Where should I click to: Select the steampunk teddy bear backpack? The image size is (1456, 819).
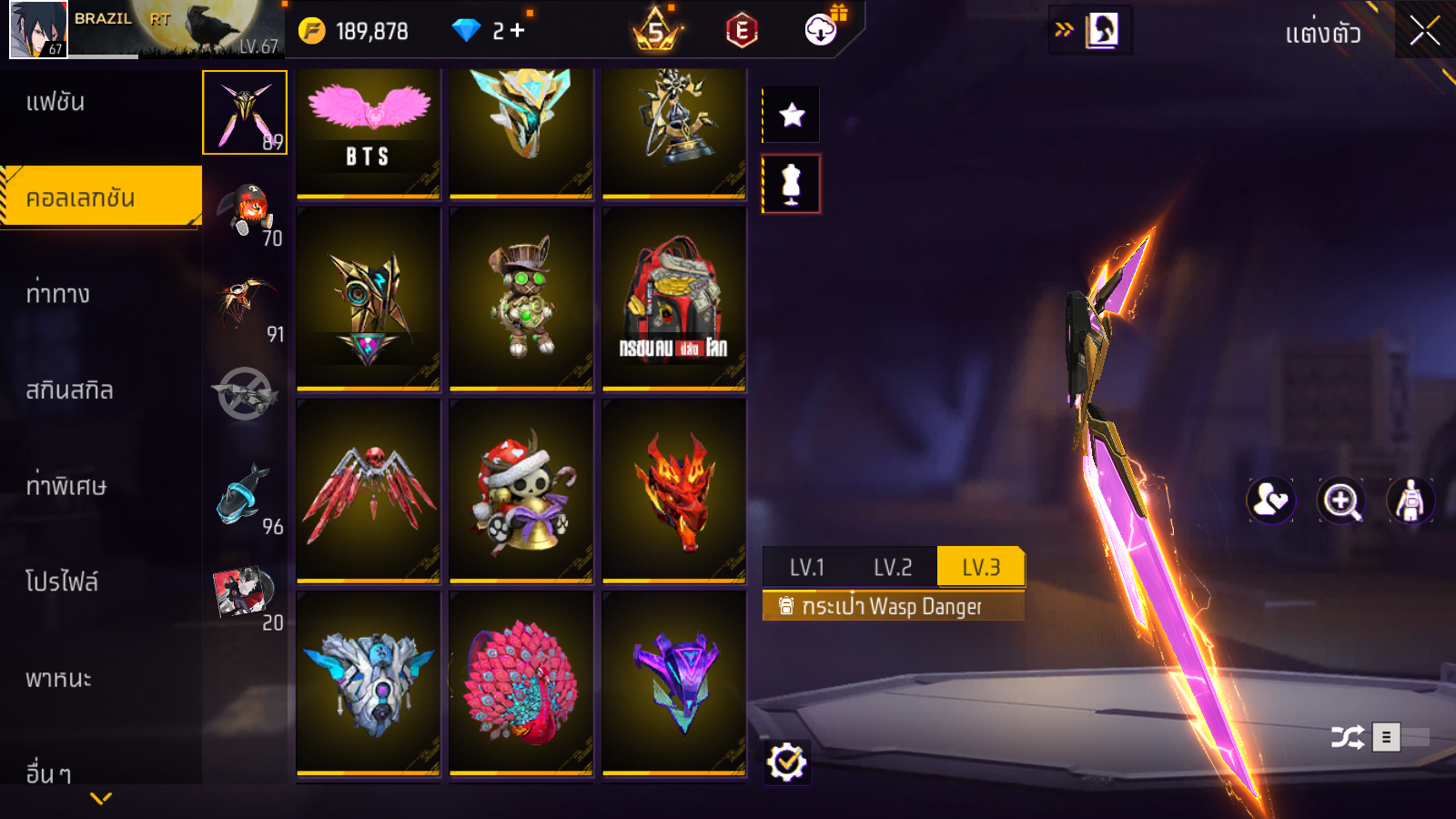521,299
